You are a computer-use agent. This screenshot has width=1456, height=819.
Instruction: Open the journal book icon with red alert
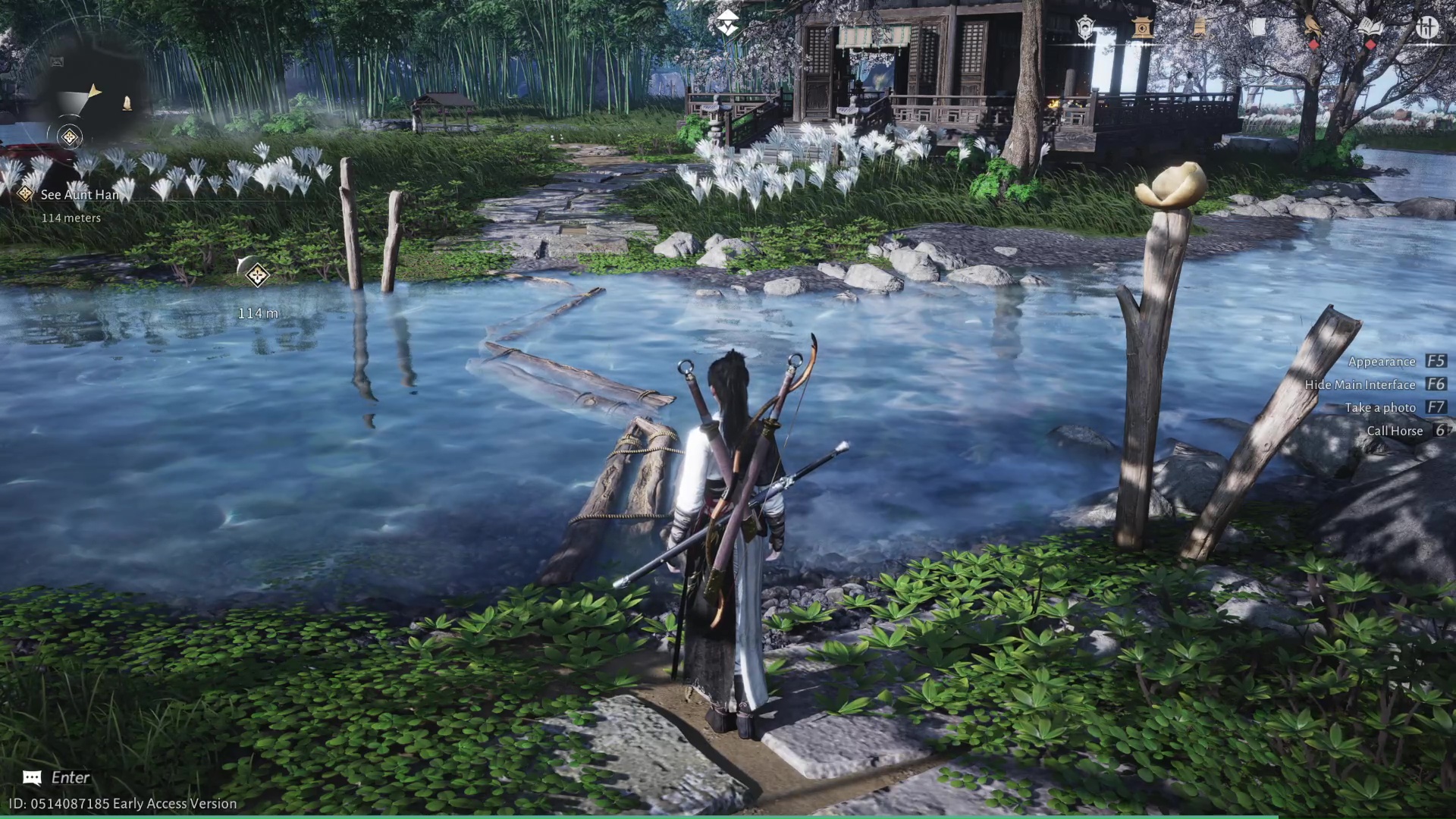1370,27
